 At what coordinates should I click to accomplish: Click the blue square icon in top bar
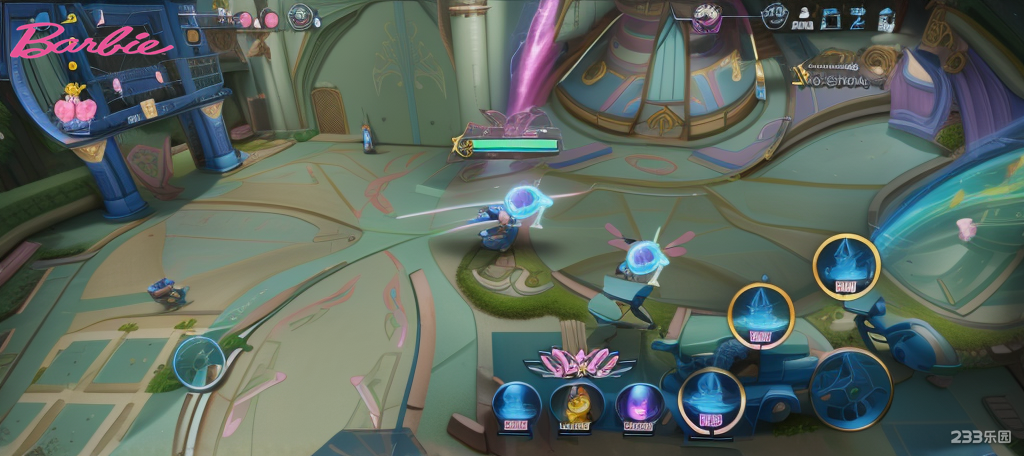tap(829, 17)
